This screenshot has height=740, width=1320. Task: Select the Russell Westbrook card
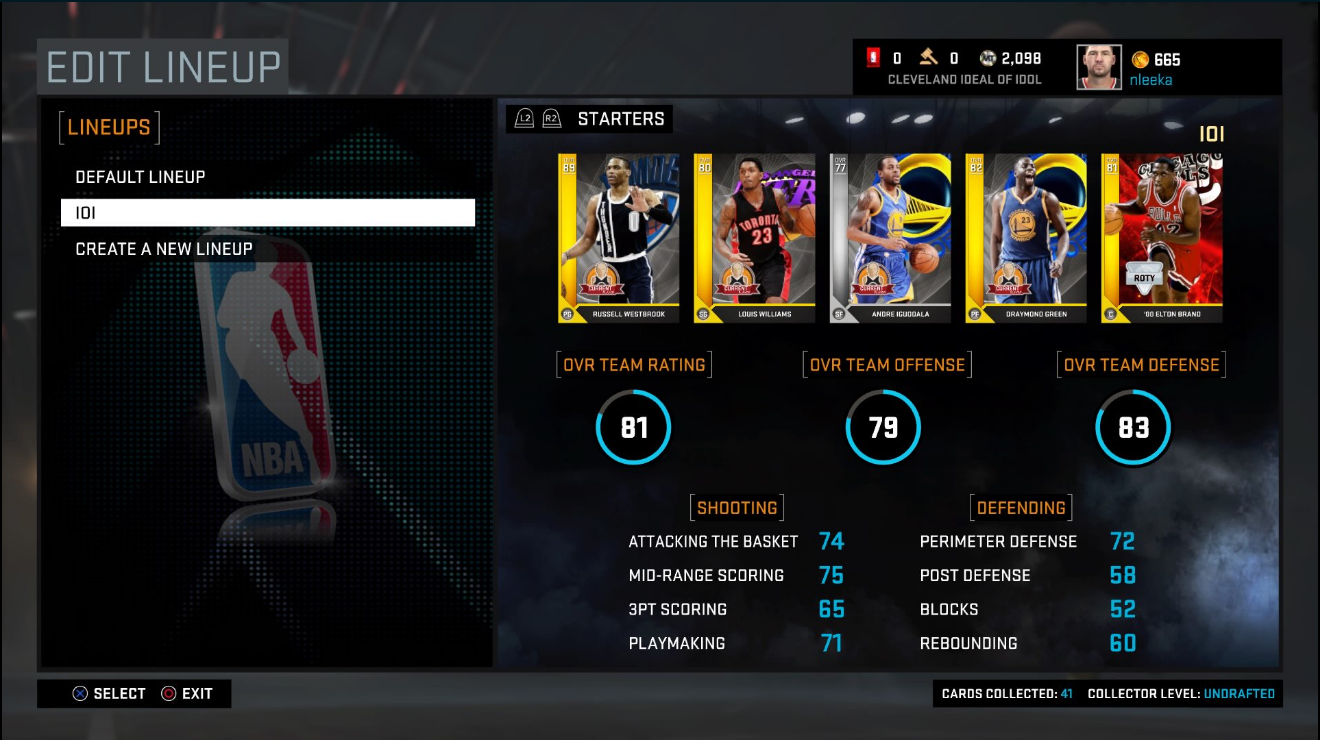pyautogui.click(x=619, y=238)
